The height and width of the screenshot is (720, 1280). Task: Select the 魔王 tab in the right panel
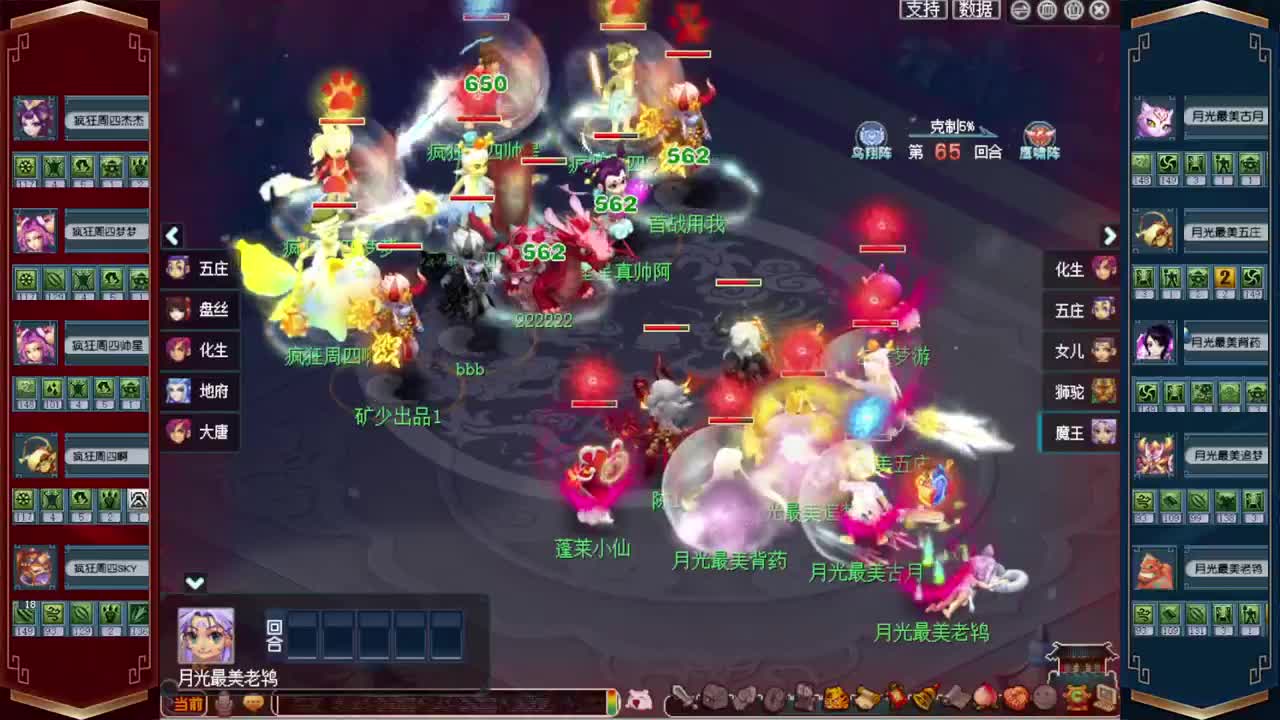pyautogui.click(x=1078, y=432)
